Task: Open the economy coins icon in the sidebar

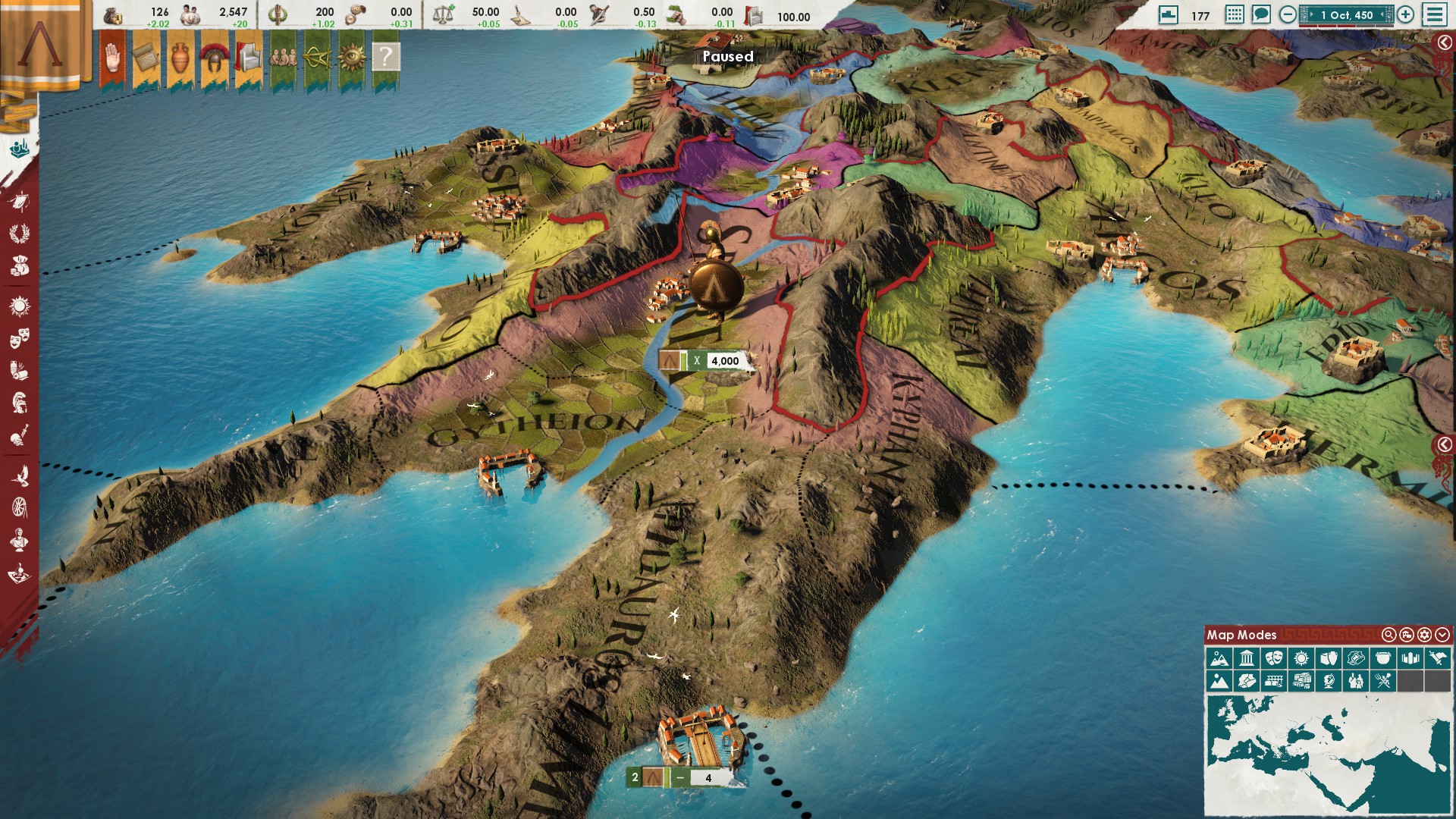Action: 19,265
